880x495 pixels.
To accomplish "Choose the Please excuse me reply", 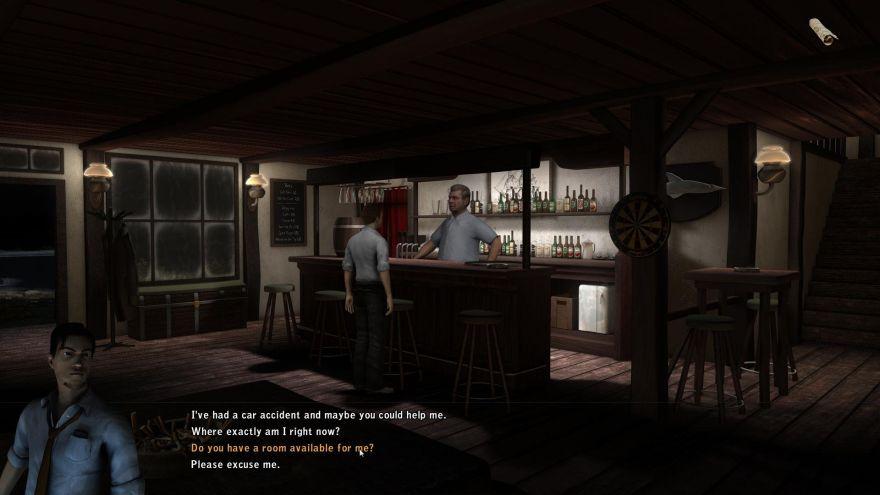I will click(x=235, y=465).
